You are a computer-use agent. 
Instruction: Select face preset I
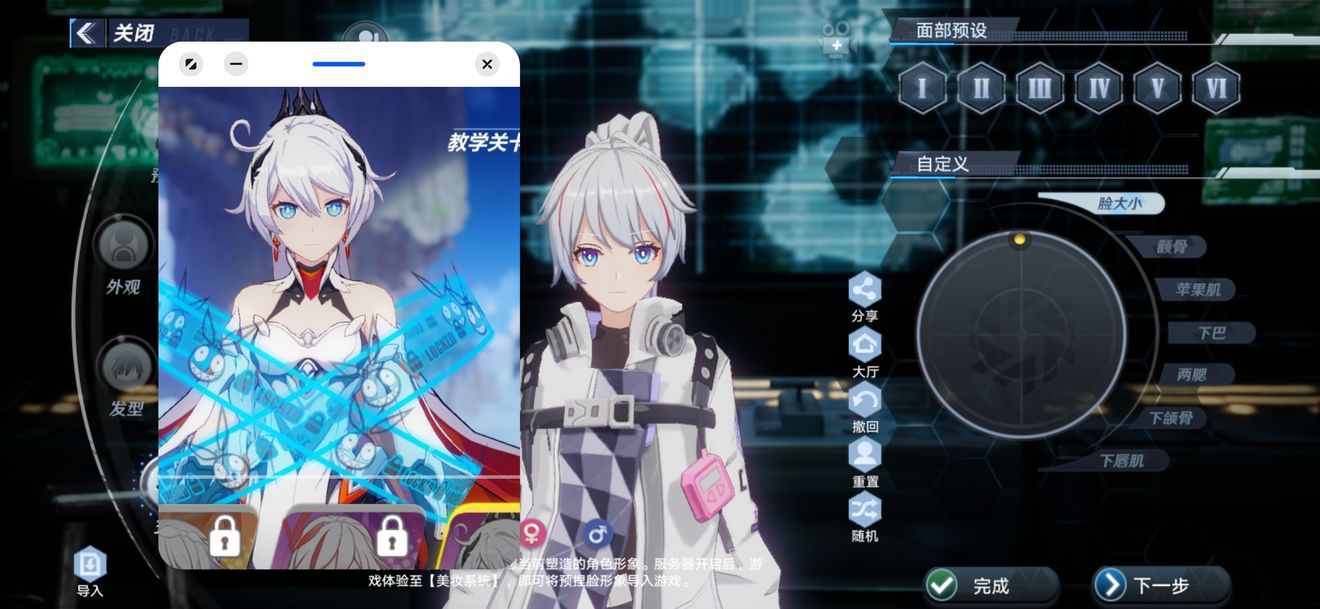tap(922, 89)
